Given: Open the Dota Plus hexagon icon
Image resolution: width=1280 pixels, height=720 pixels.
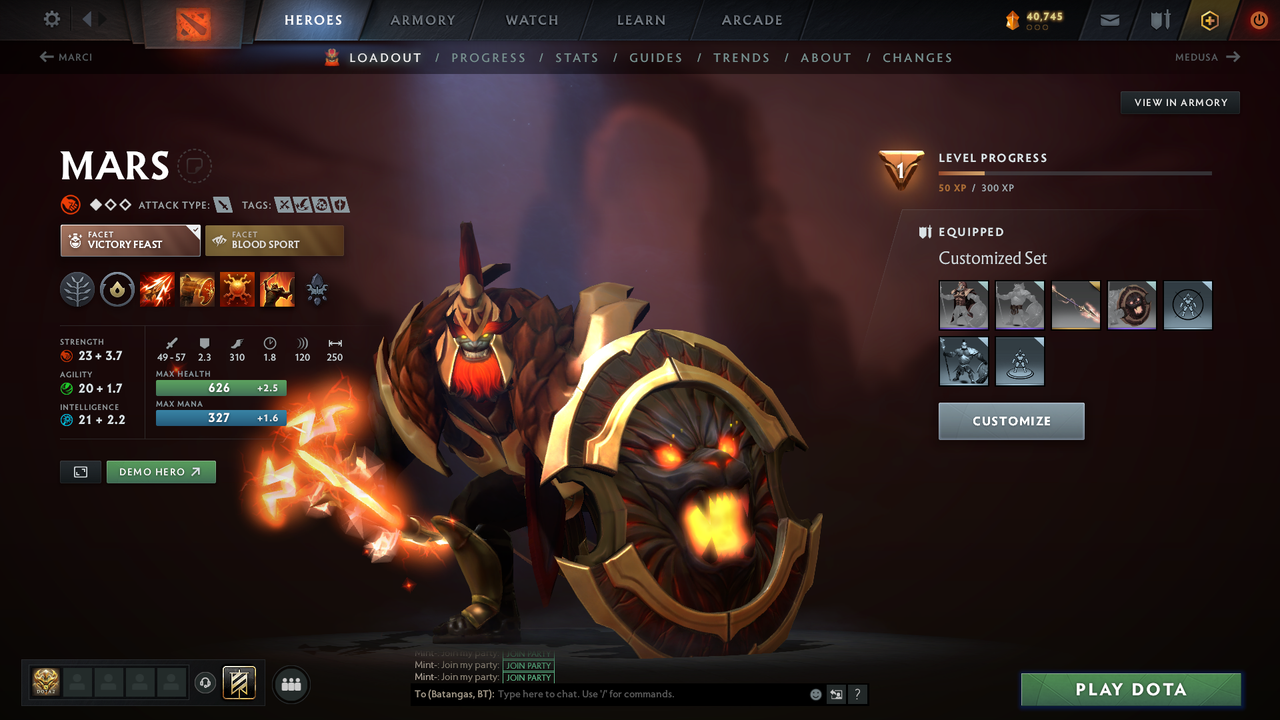Looking at the screenshot, I should point(1209,19).
